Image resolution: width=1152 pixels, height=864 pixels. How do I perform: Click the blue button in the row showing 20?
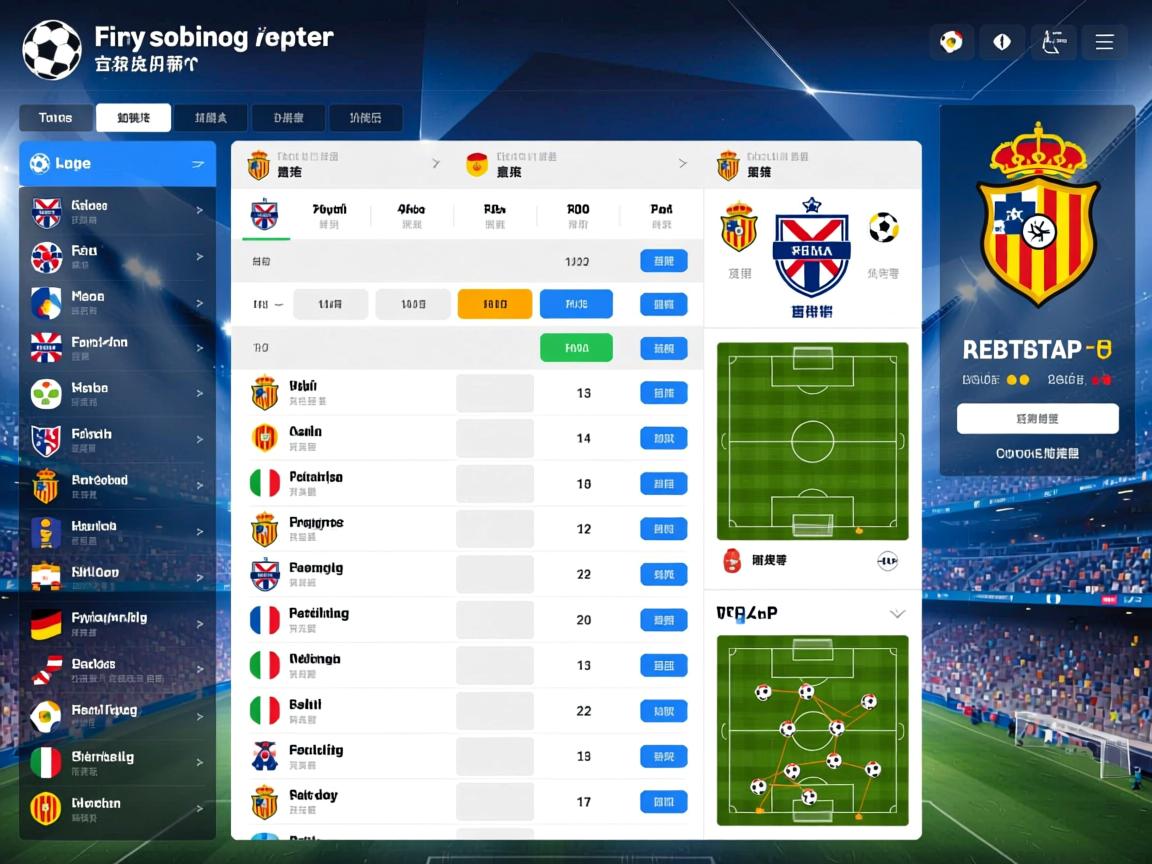[x=663, y=620]
